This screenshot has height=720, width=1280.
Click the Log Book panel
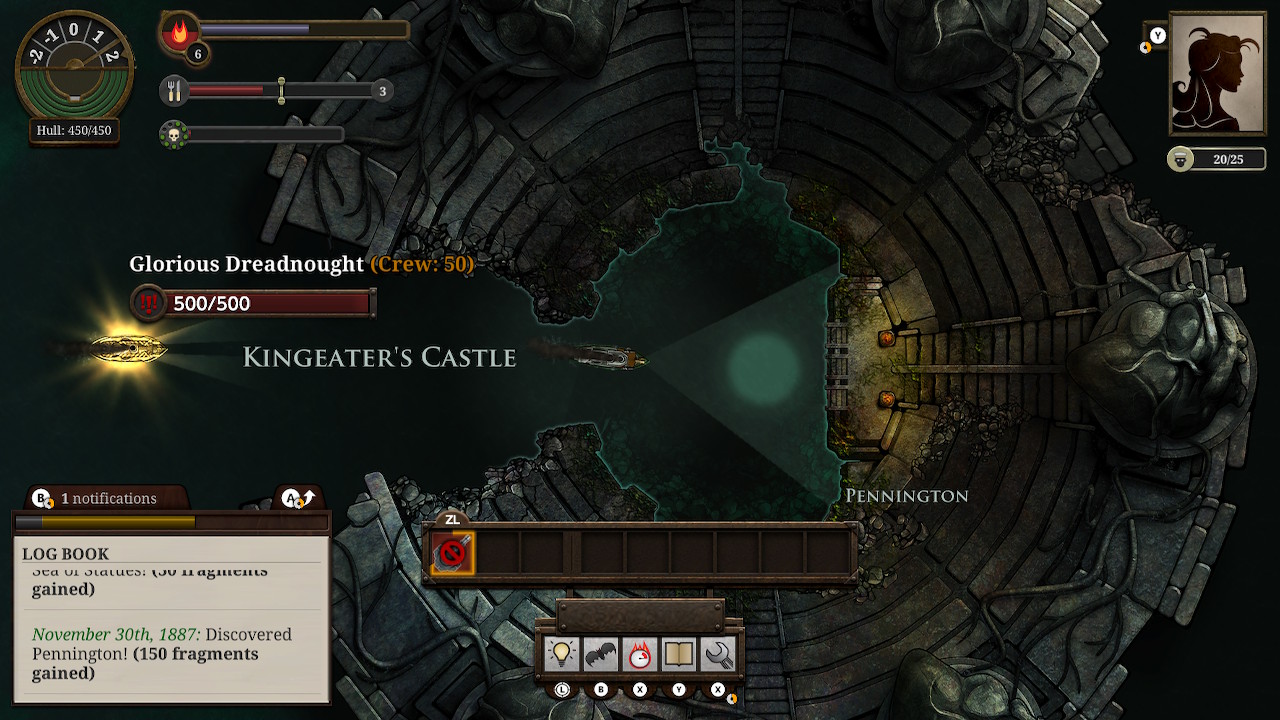(171, 620)
